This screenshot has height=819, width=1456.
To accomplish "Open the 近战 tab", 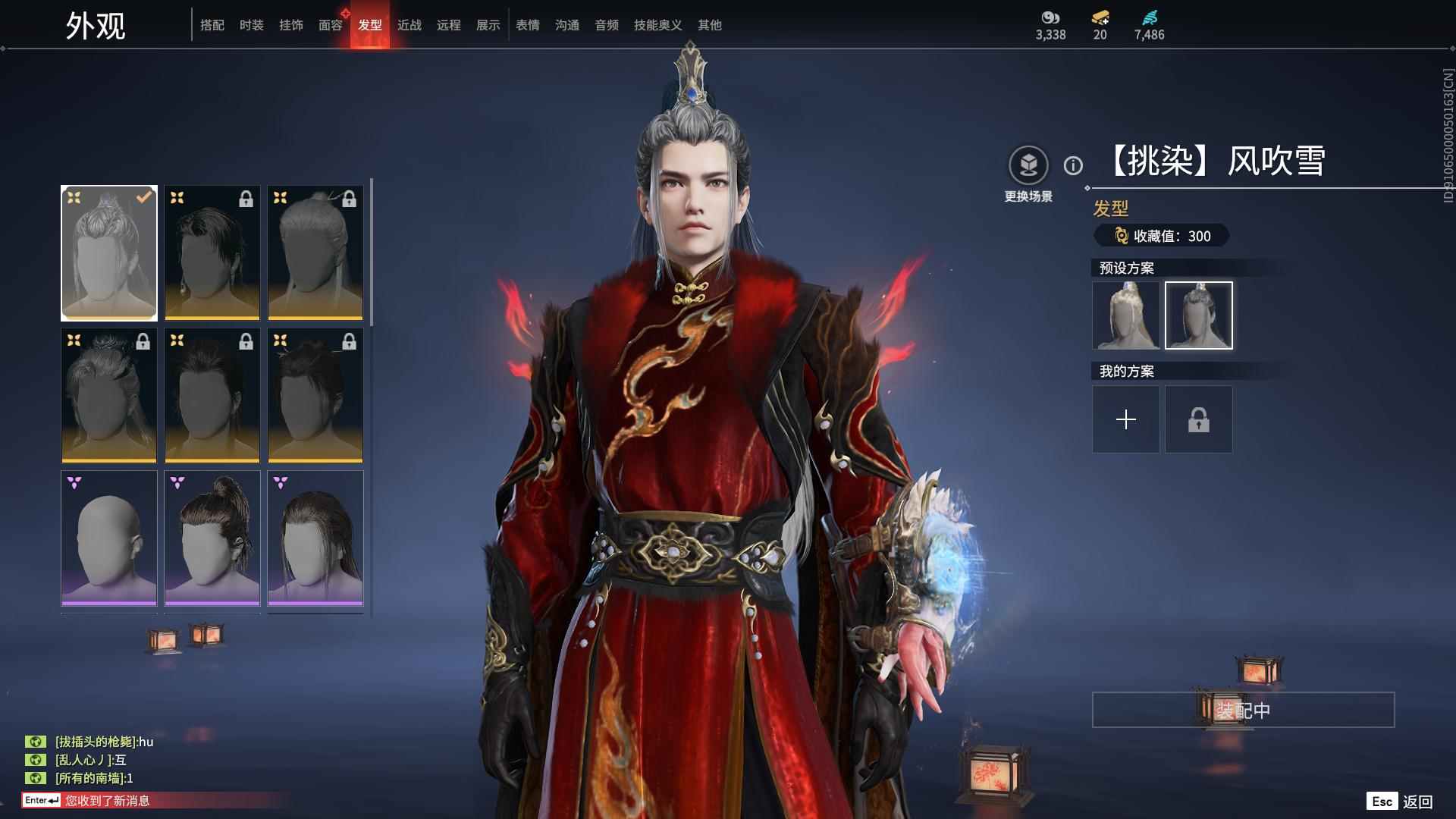I will [x=409, y=25].
